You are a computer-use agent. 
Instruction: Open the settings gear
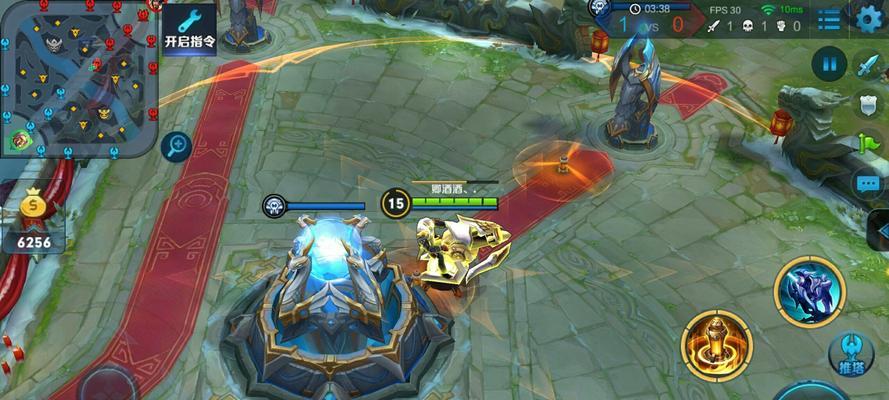pyautogui.click(x=868, y=18)
